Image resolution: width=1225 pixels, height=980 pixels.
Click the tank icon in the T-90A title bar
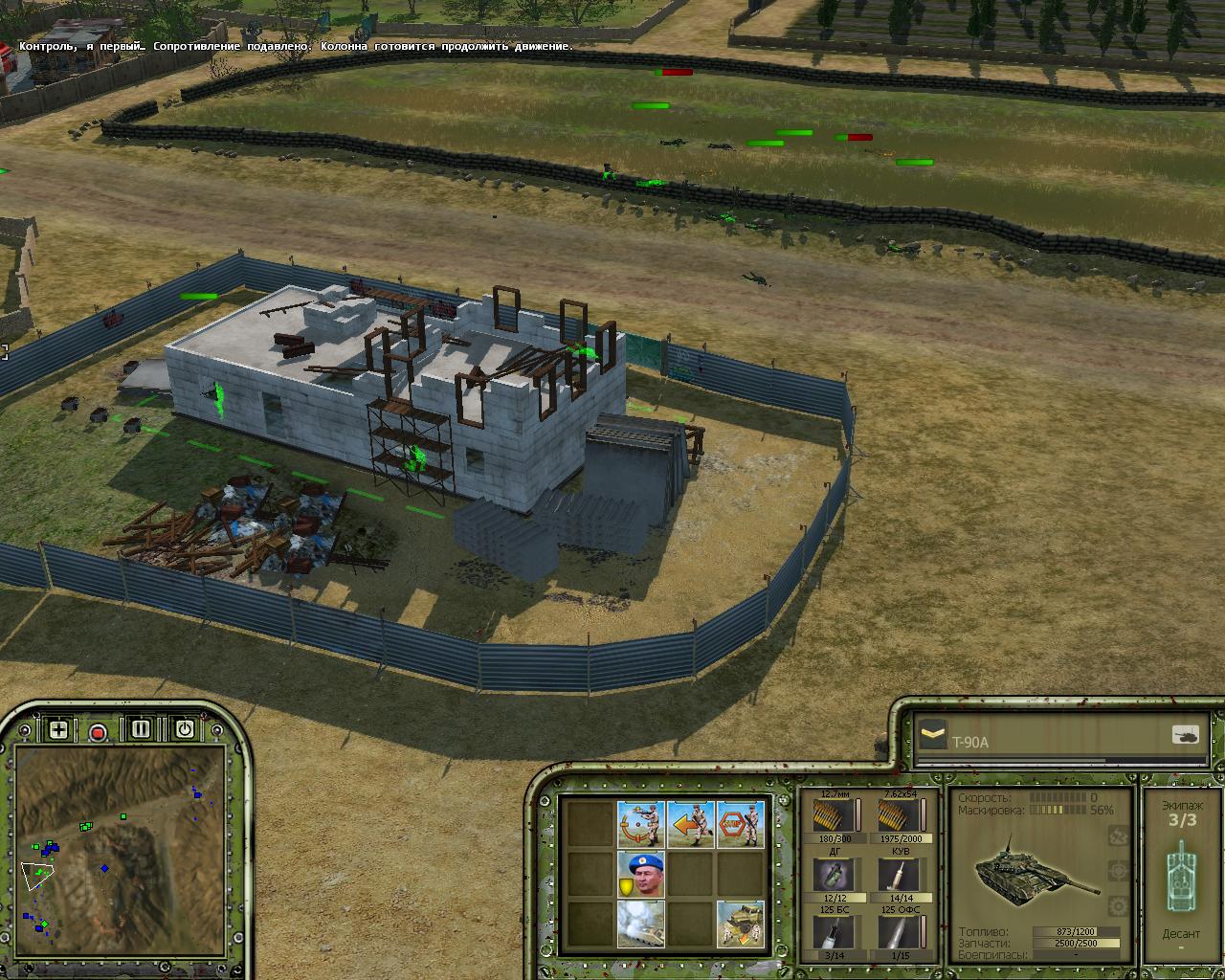coord(1185,735)
